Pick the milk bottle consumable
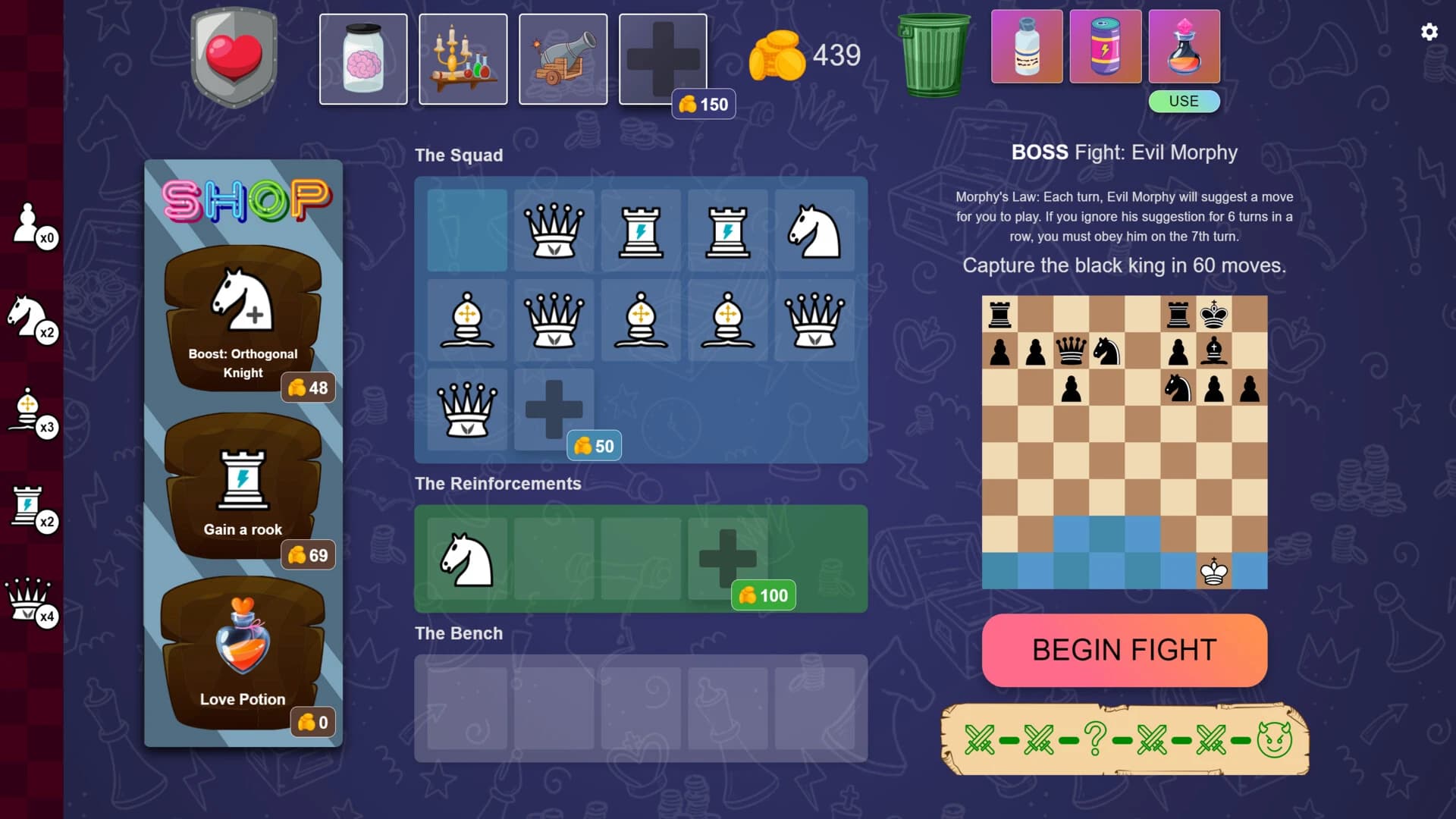 click(1027, 46)
